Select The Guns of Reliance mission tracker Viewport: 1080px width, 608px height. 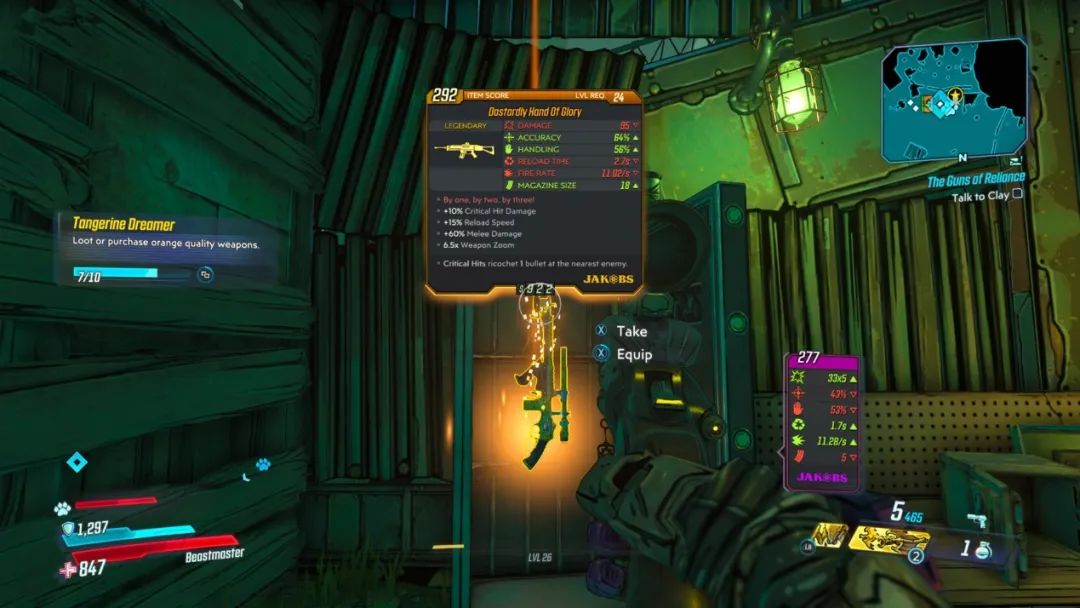click(x=975, y=180)
